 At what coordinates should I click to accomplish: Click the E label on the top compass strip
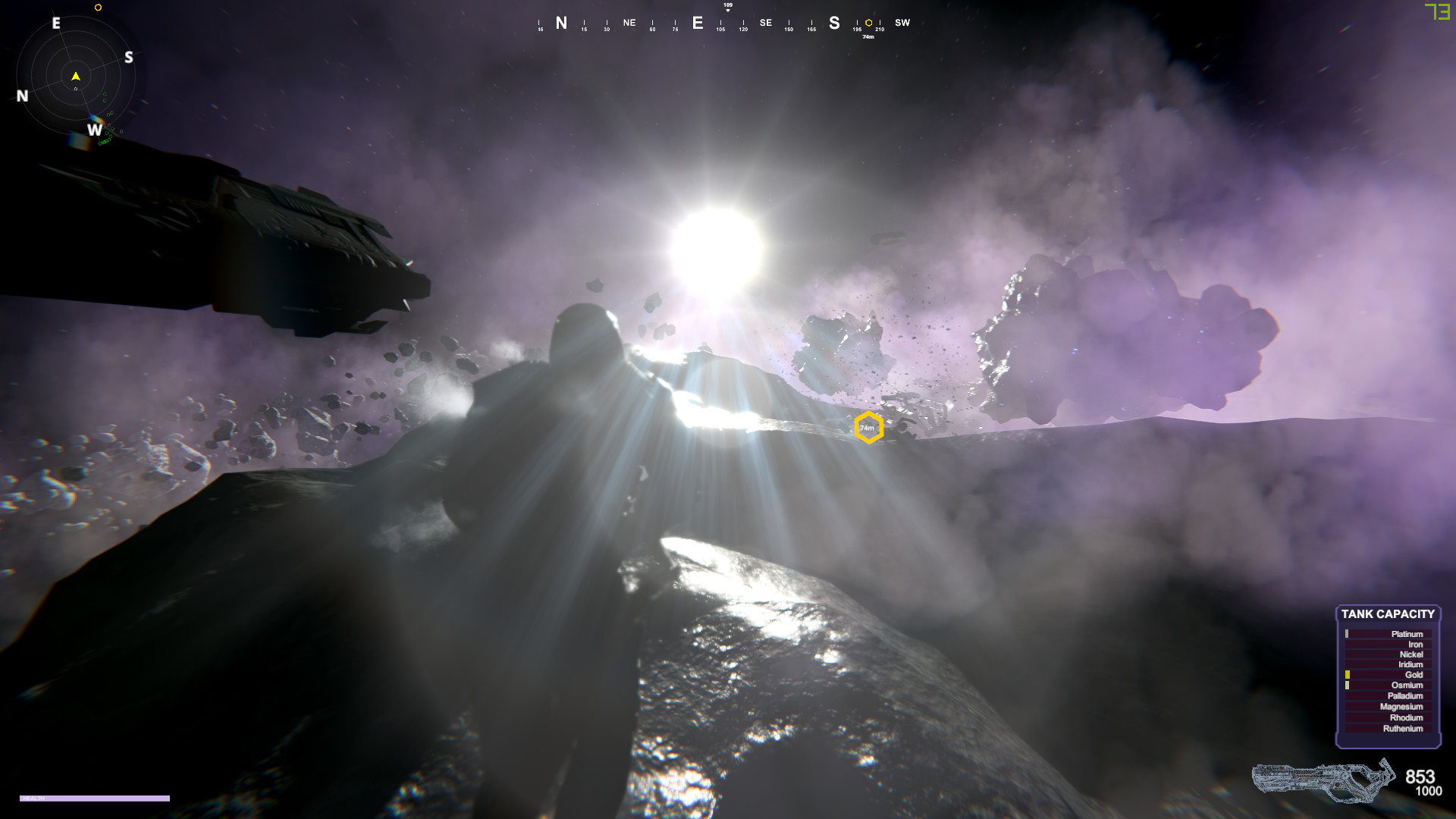pyautogui.click(x=698, y=23)
